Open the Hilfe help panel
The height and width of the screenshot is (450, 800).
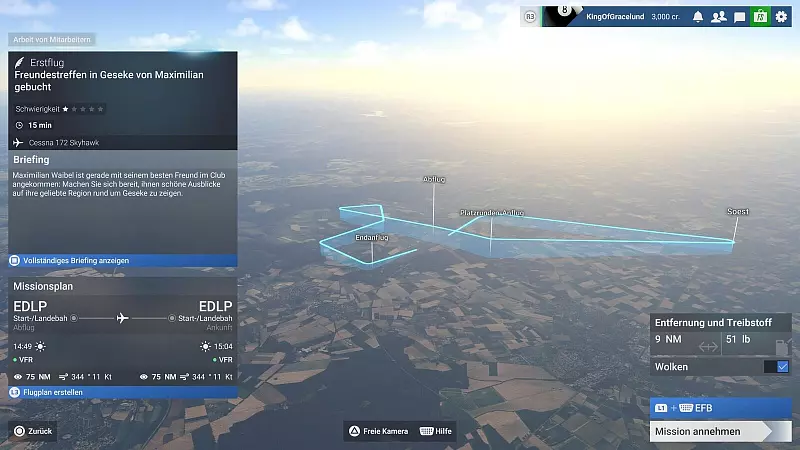click(439, 431)
